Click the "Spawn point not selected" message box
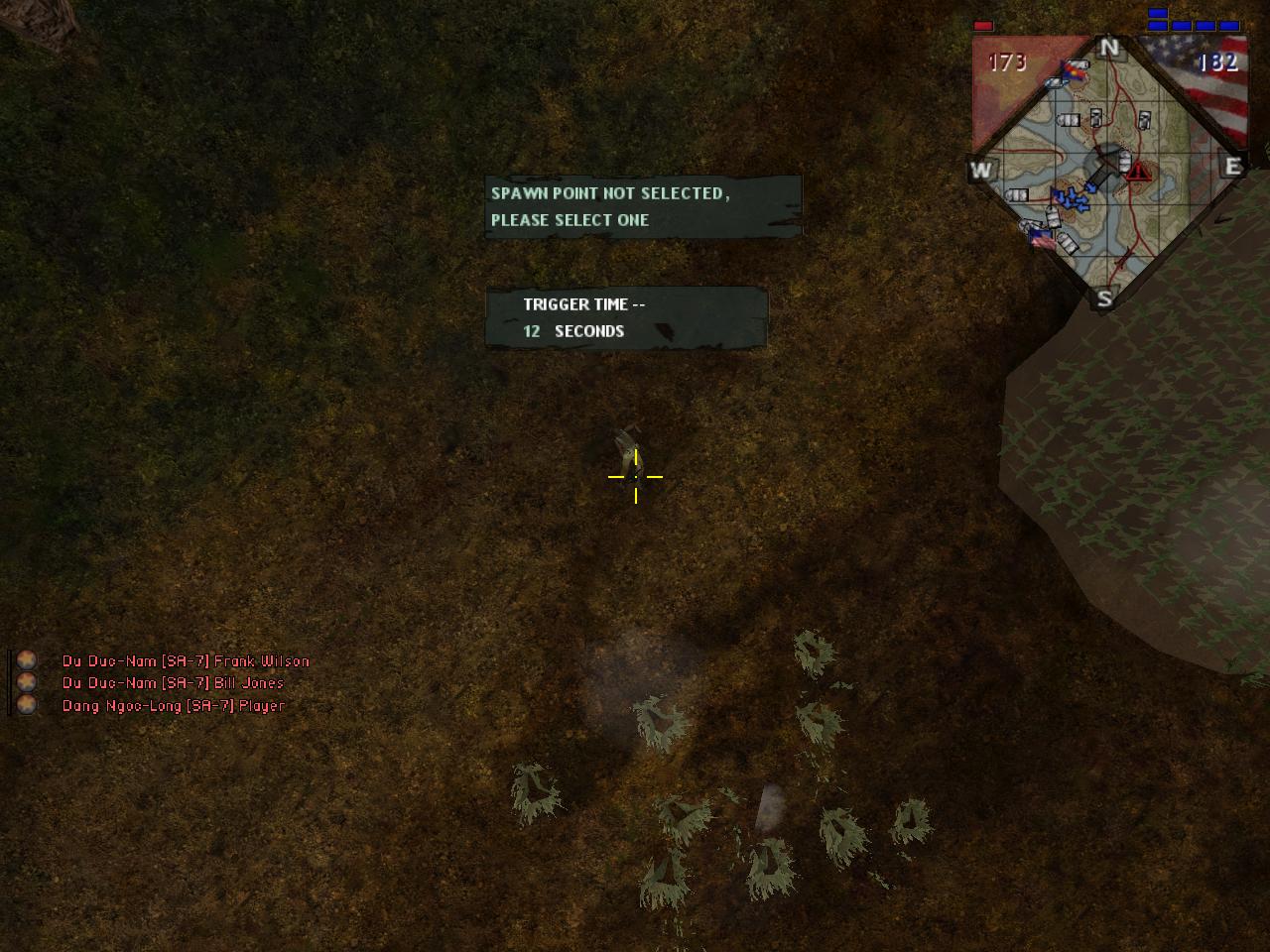The width and height of the screenshot is (1270, 952). tap(642, 206)
